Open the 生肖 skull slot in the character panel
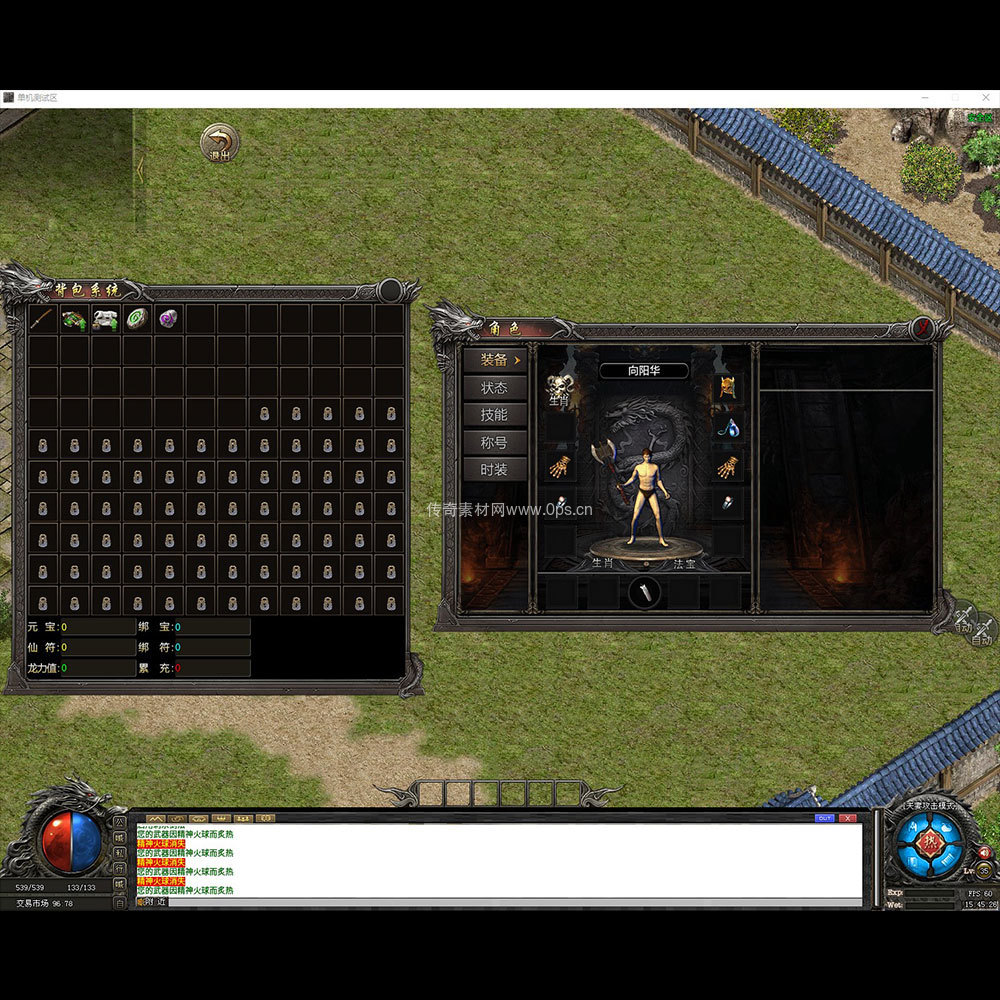The height and width of the screenshot is (1000, 1000). coord(558,388)
